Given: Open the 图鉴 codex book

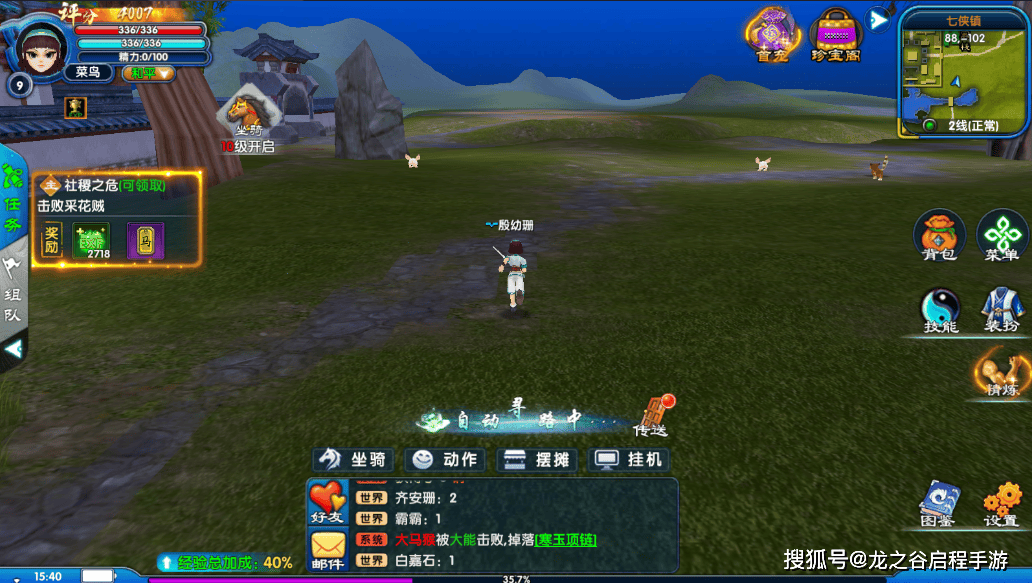Looking at the screenshot, I should (938, 502).
